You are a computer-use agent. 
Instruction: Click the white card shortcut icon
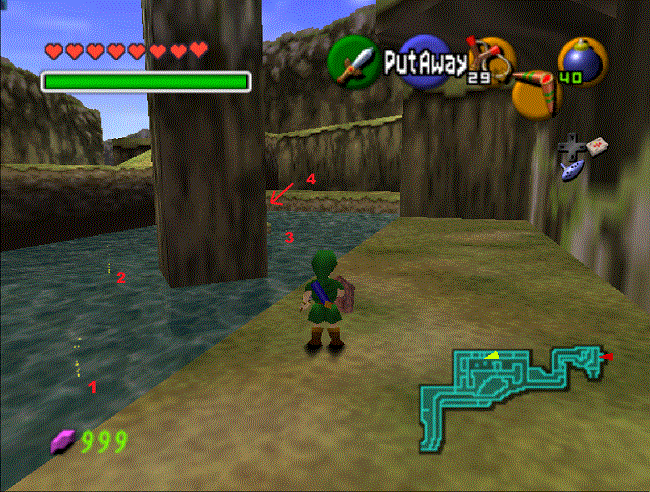click(598, 146)
